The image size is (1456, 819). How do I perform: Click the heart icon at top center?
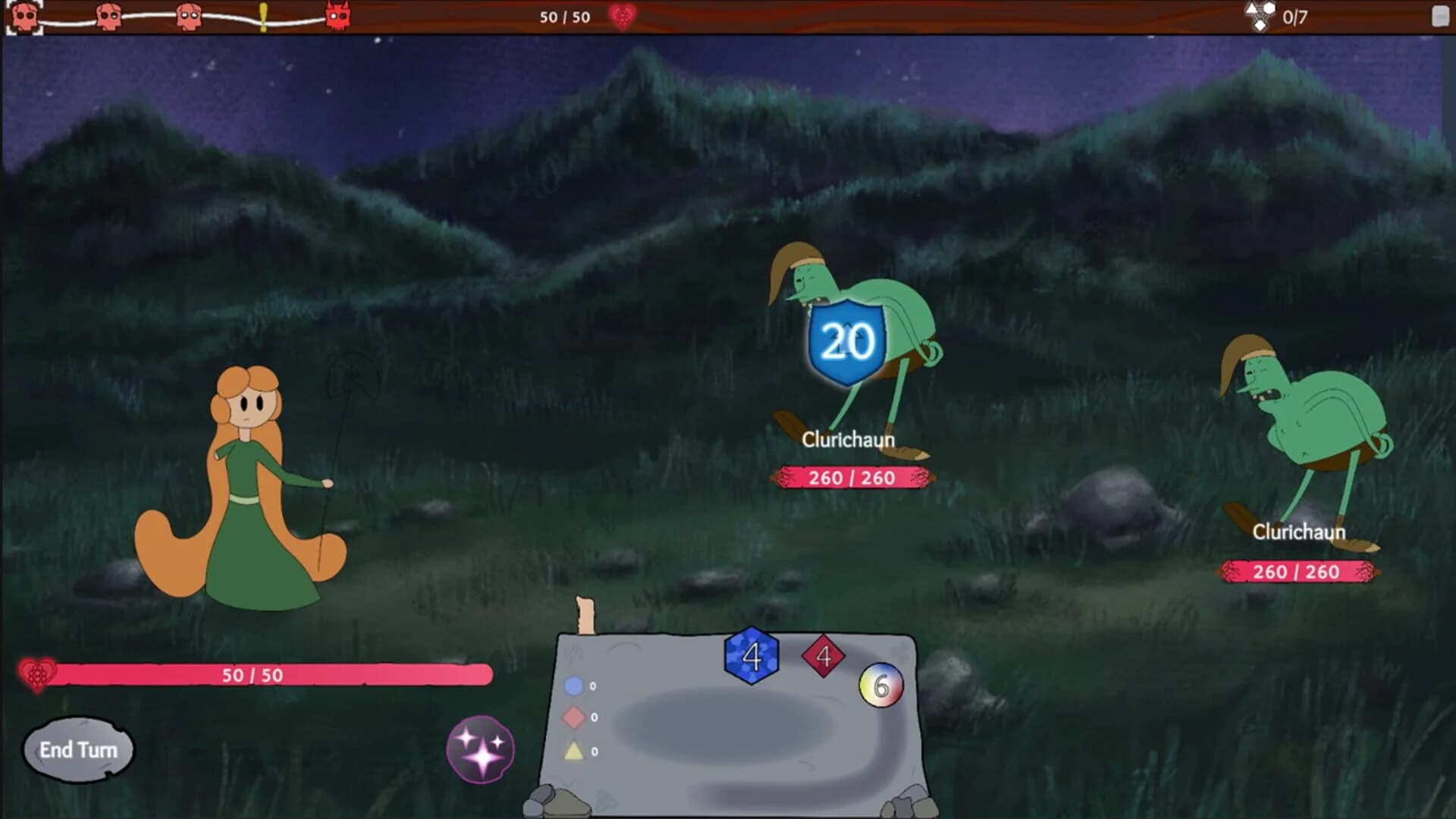pos(623,17)
